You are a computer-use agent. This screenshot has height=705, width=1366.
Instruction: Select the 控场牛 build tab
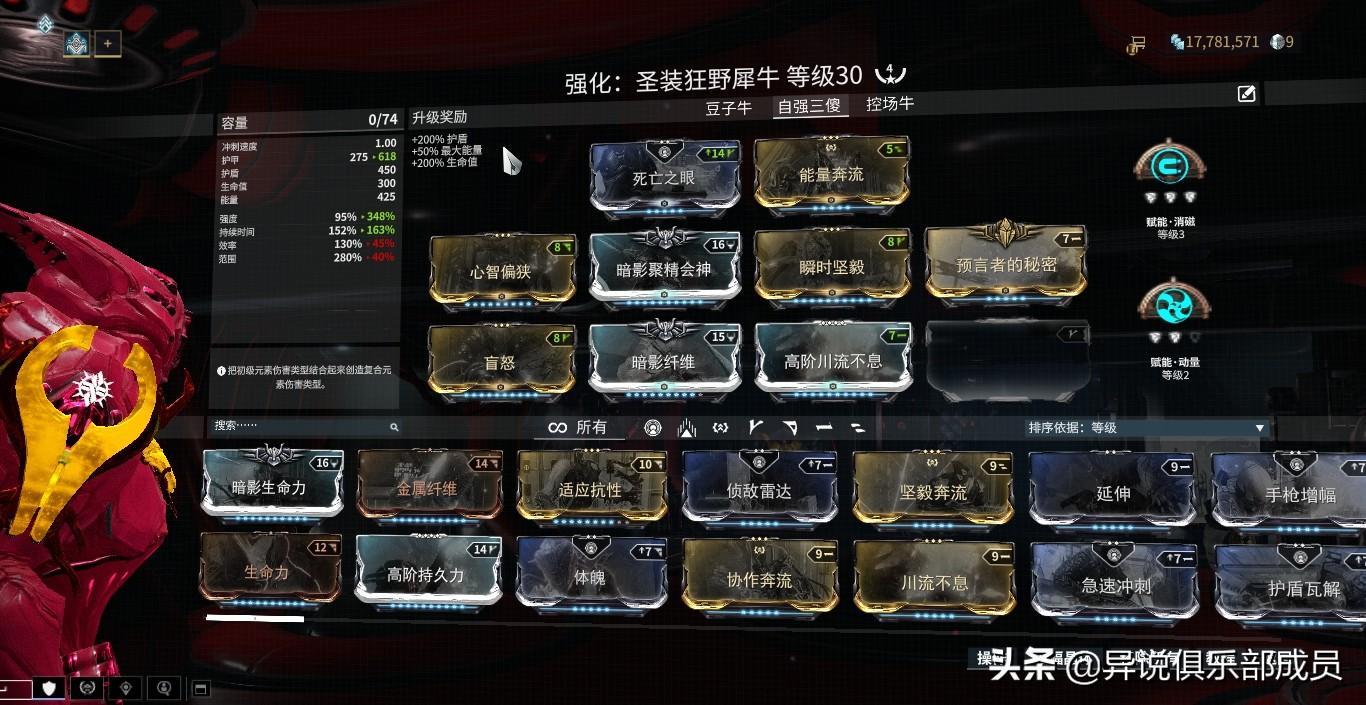tap(889, 104)
